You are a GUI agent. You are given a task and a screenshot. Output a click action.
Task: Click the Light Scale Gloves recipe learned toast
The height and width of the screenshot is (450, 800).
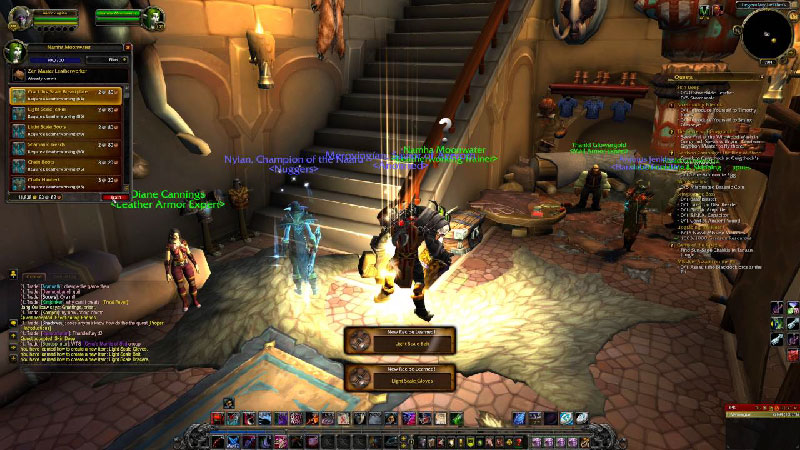pos(400,377)
